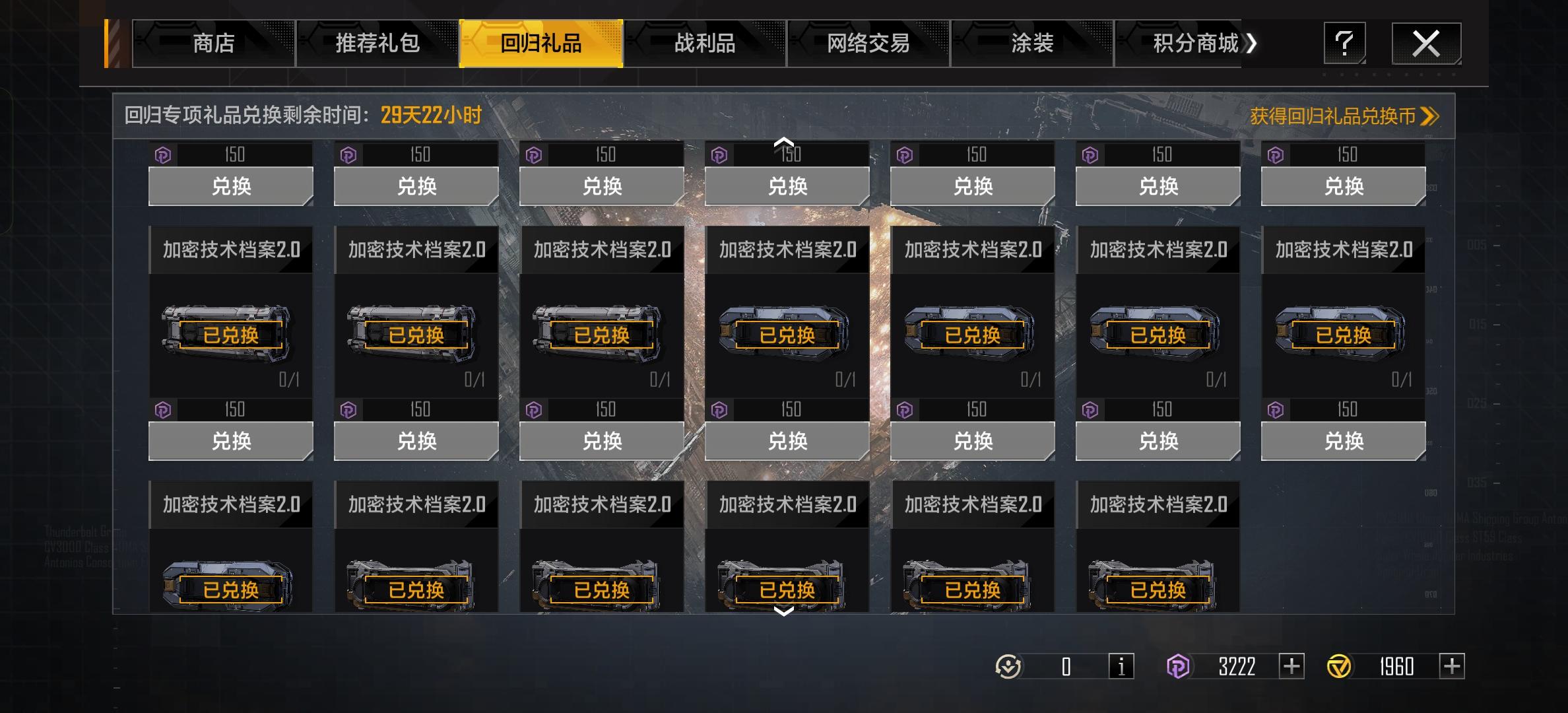Open the 网络交易 tab
Image resolution: width=1568 pixels, height=713 pixels.
[866, 44]
